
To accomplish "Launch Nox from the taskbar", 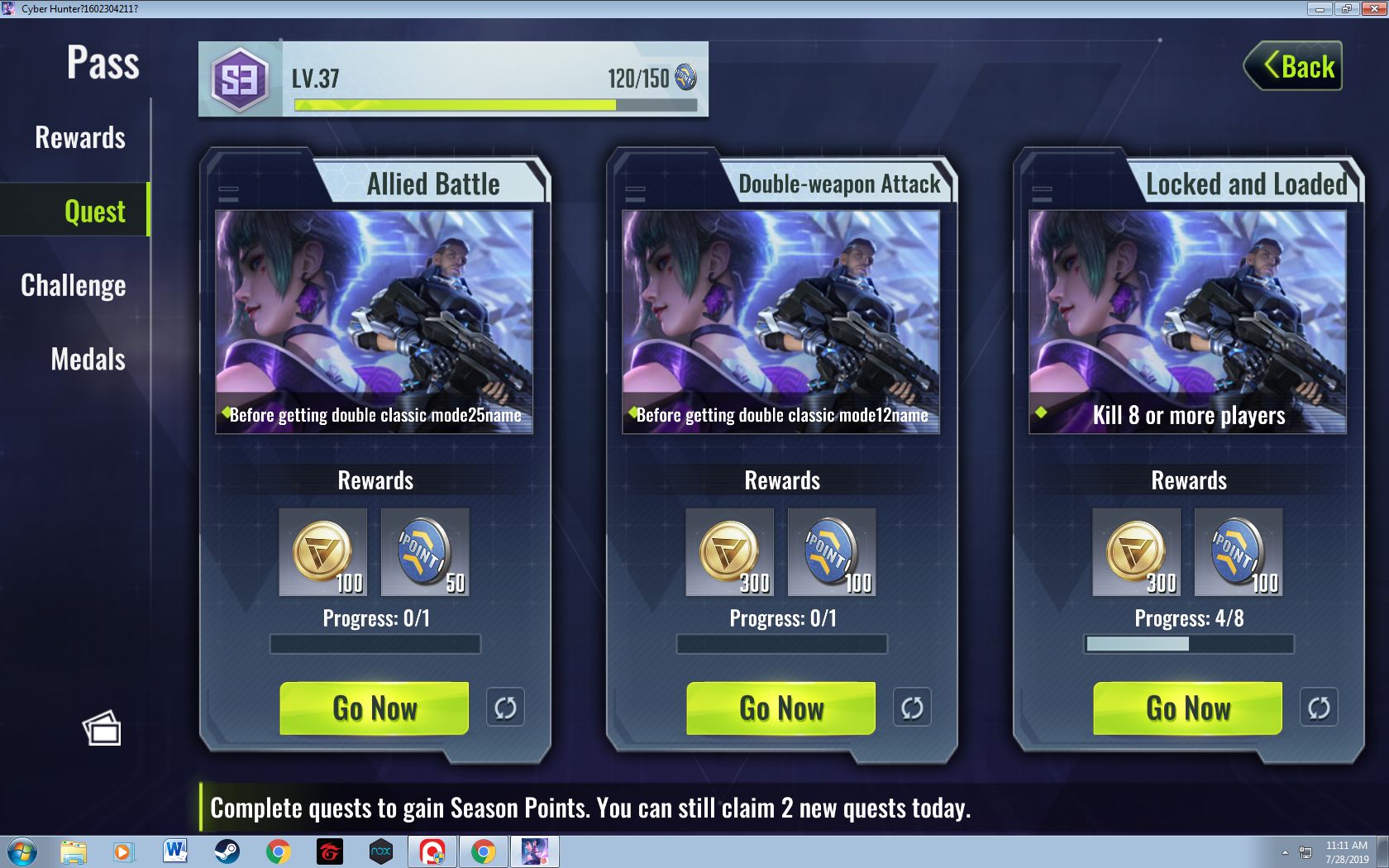I will tap(381, 850).
